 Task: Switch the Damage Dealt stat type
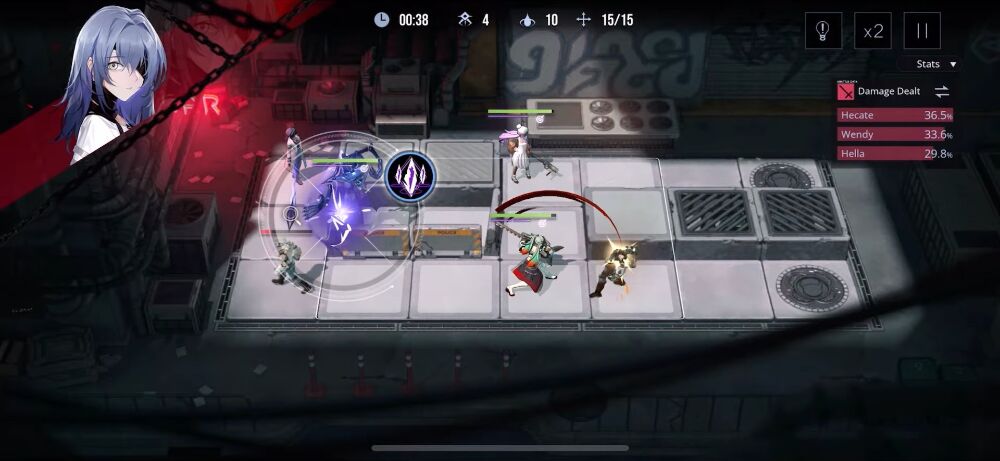tap(942, 91)
